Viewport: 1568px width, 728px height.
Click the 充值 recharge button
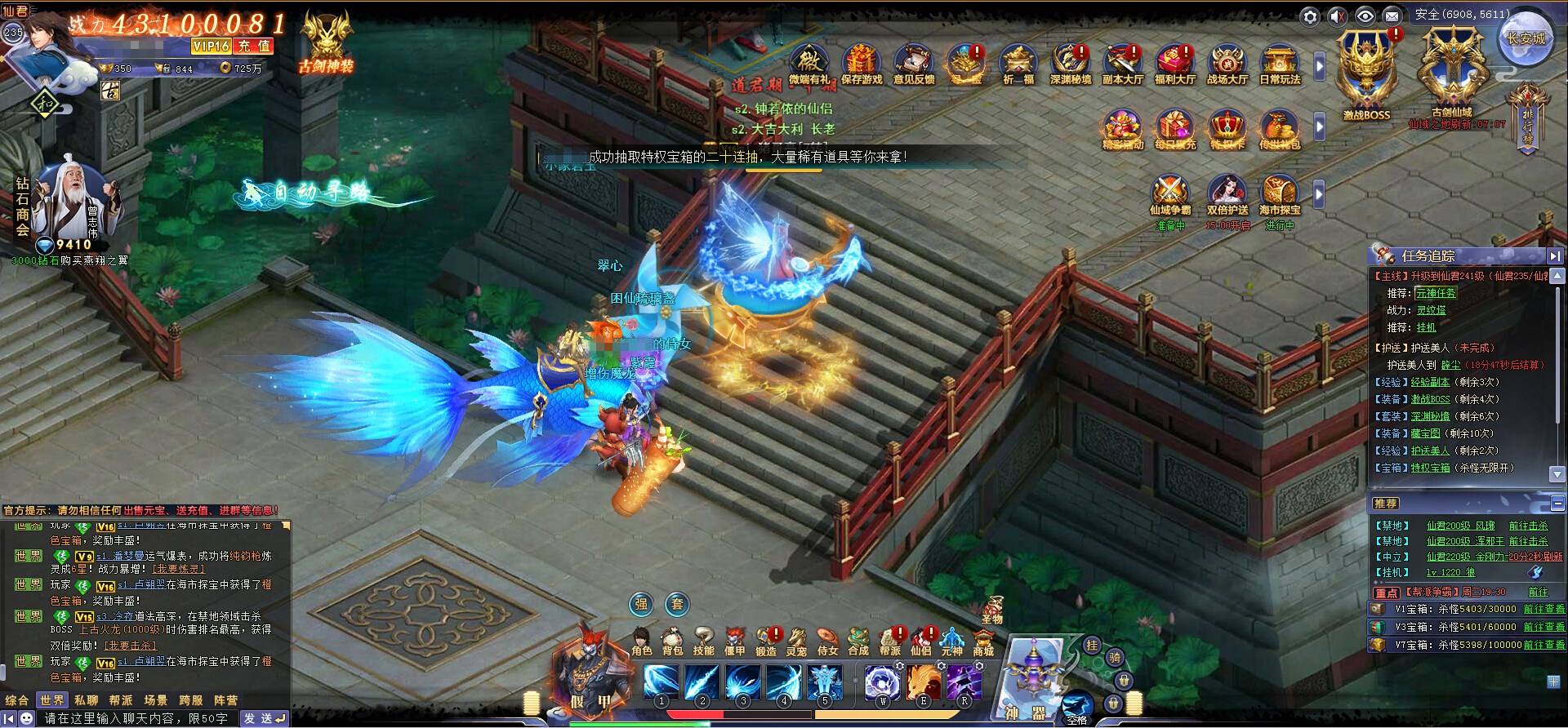click(x=254, y=47)
